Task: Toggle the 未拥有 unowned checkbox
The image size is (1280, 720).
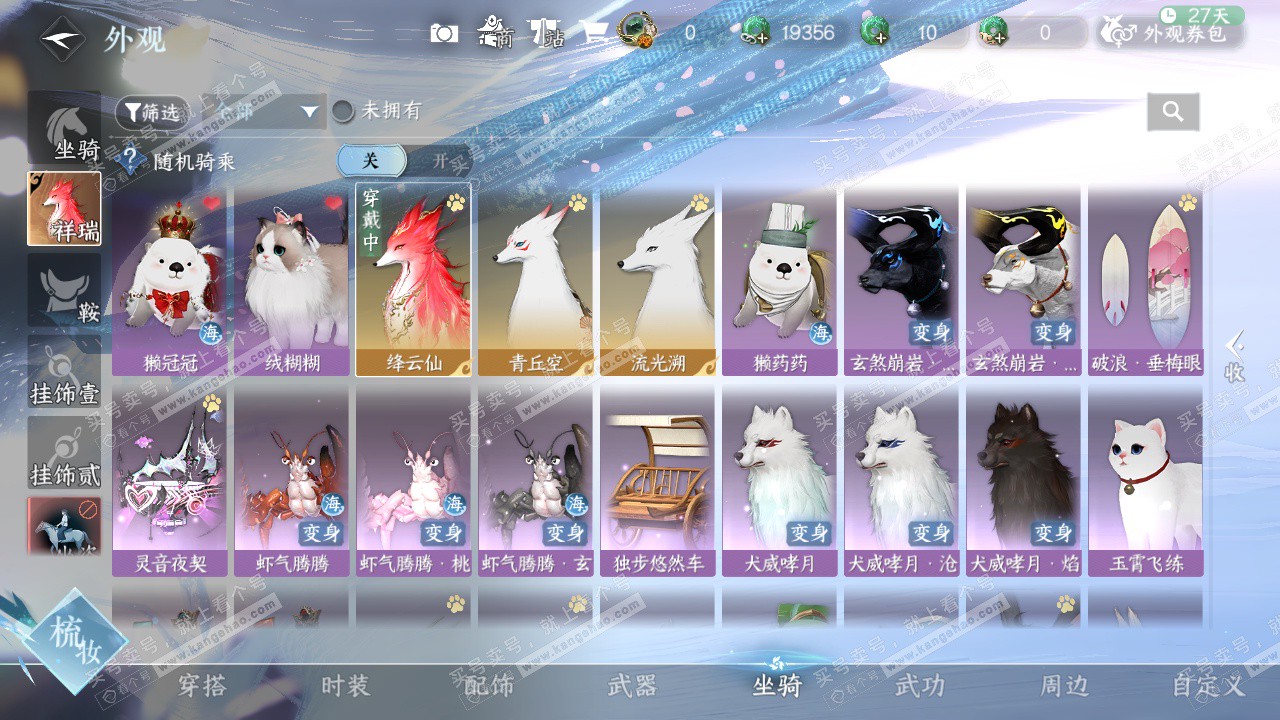Action: coord(343,111)
